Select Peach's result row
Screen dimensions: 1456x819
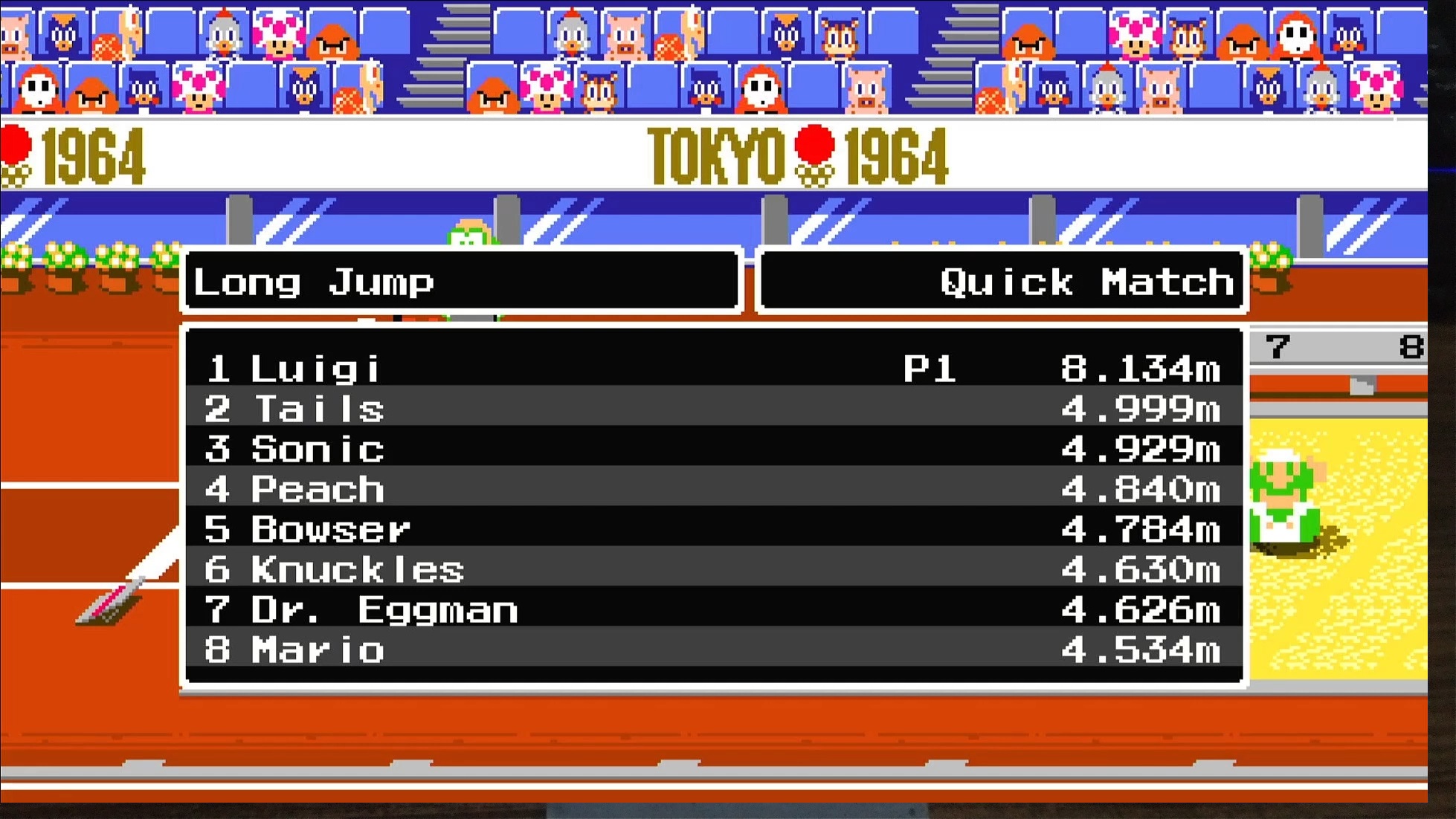point(712,489)
